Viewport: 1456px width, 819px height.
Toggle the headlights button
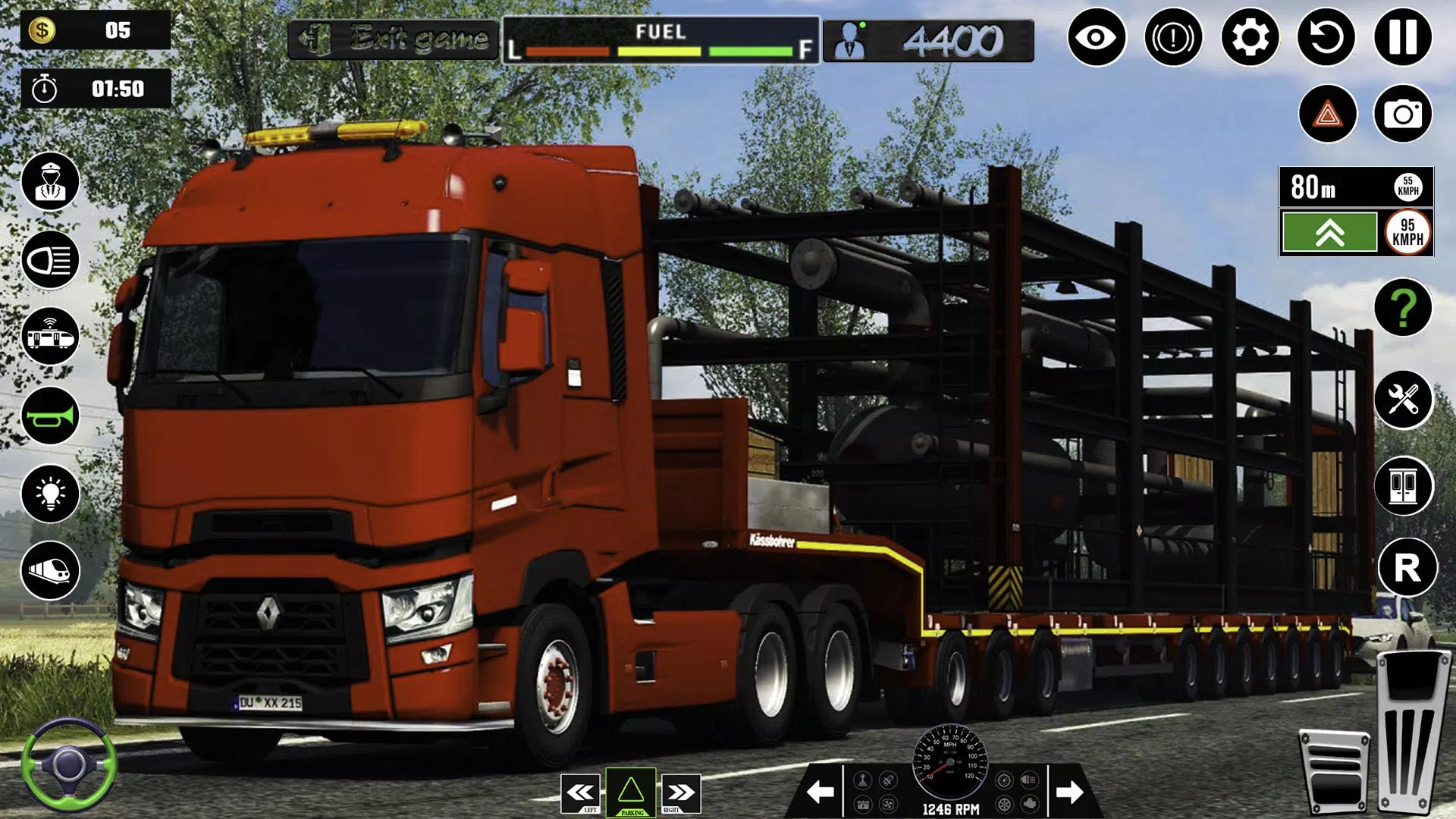(x=50, y=260)
